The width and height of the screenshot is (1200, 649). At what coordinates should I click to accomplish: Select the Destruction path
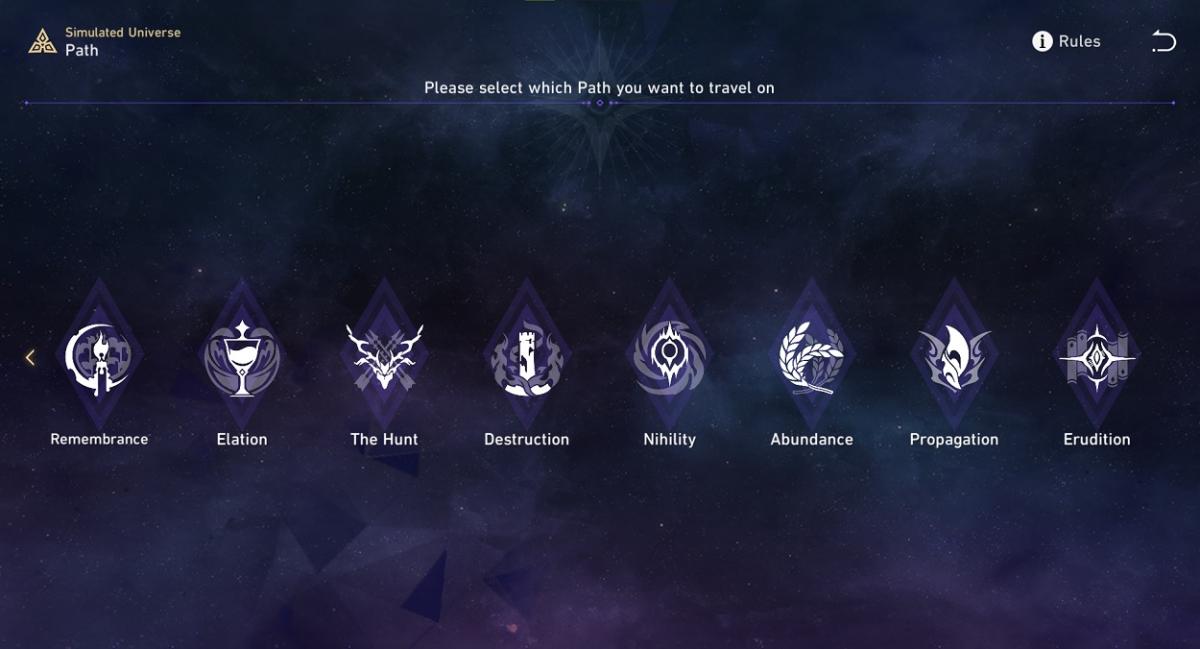(526, 358)
